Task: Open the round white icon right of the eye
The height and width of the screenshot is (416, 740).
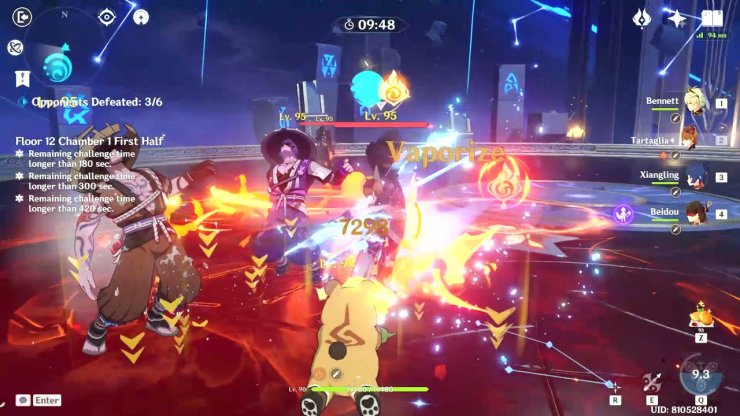Action: click(x=141, y=17)
